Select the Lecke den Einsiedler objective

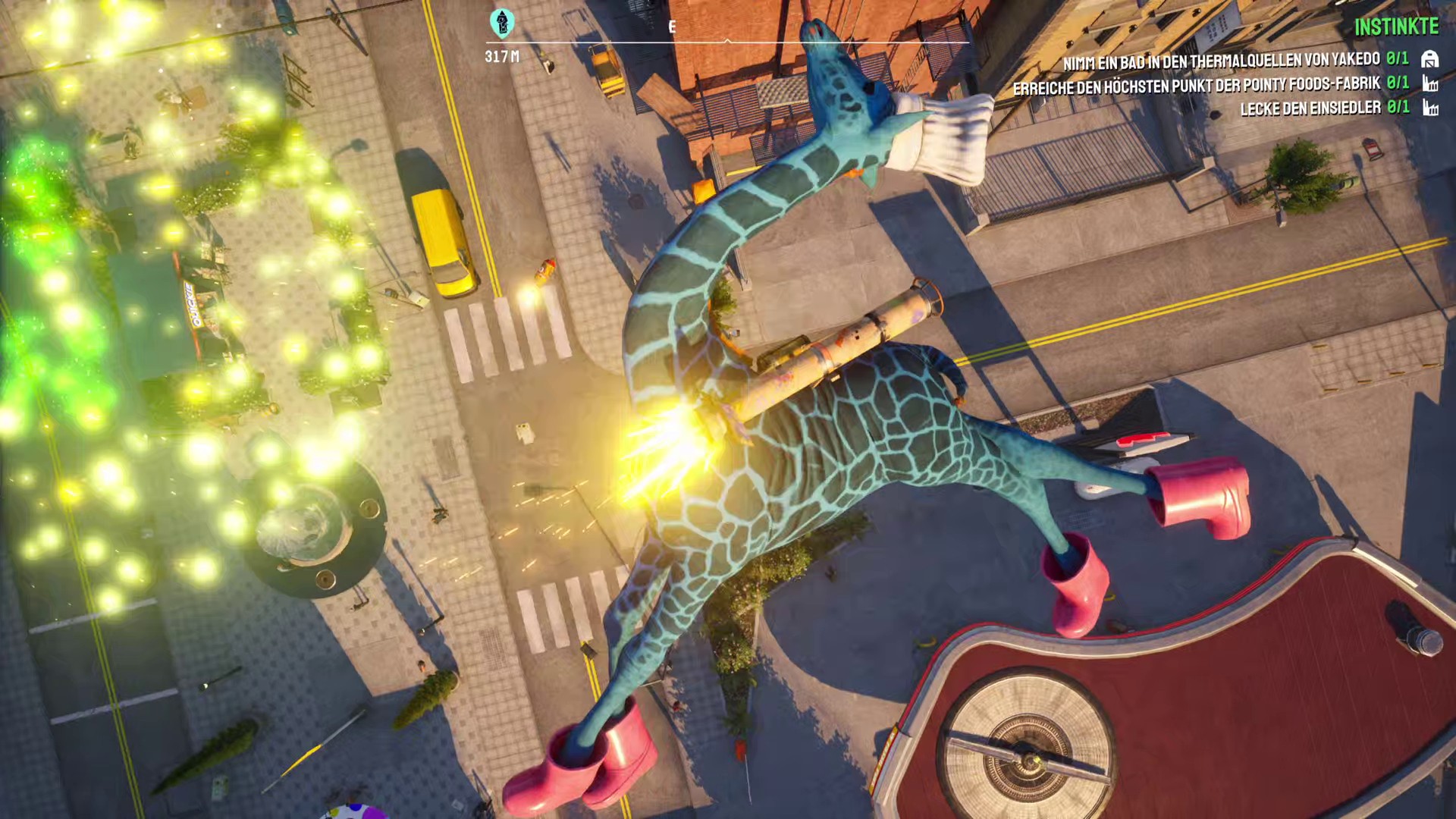tap(1310, 108)
